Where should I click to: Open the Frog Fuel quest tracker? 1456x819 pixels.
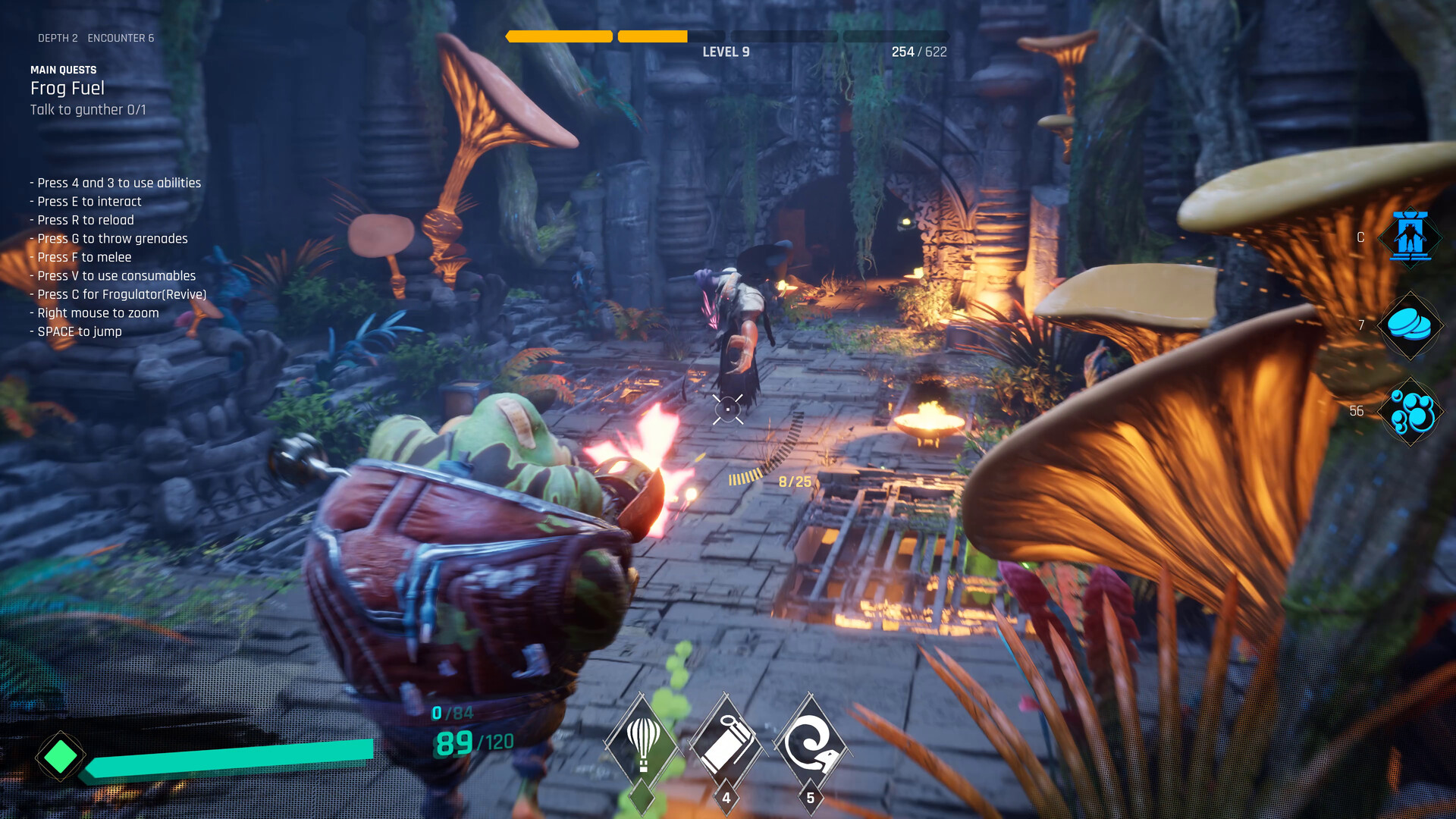[x=67, y=89]
